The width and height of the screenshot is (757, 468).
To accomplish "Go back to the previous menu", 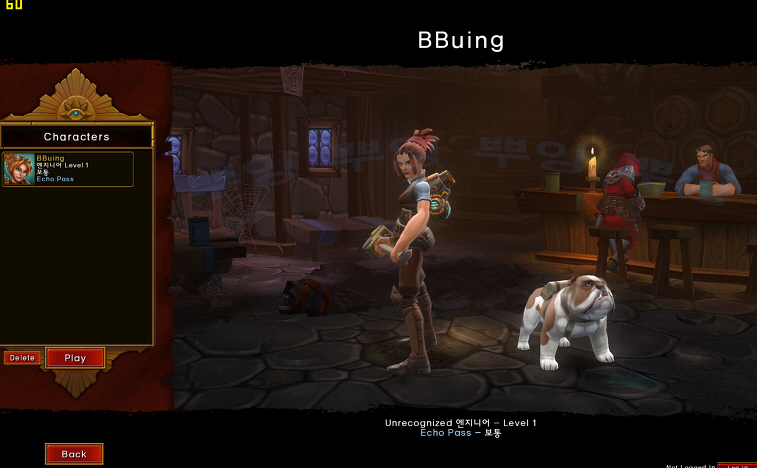I will tap(74, 454).
